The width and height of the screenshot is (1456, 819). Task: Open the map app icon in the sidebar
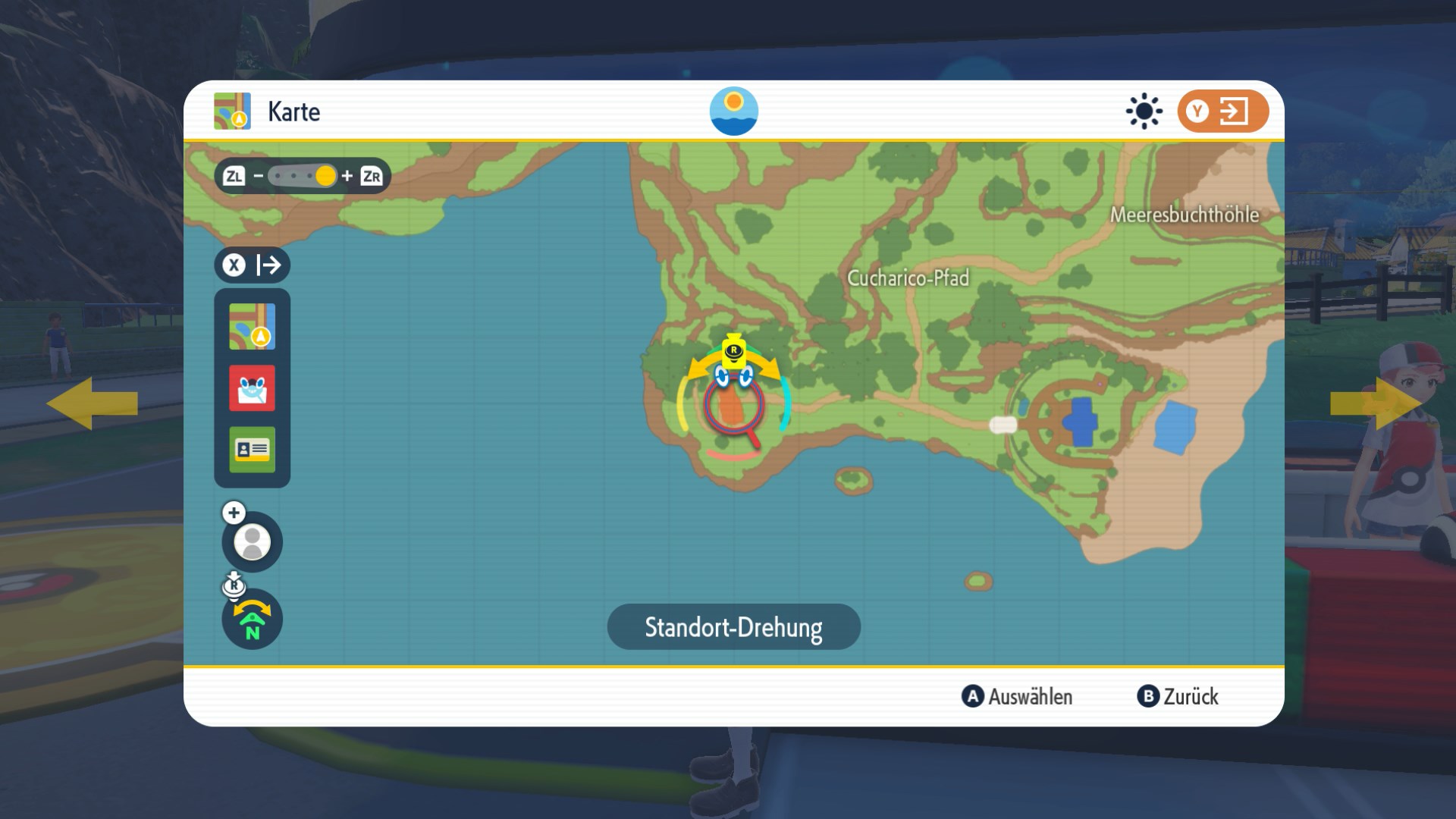pos(252,327)
